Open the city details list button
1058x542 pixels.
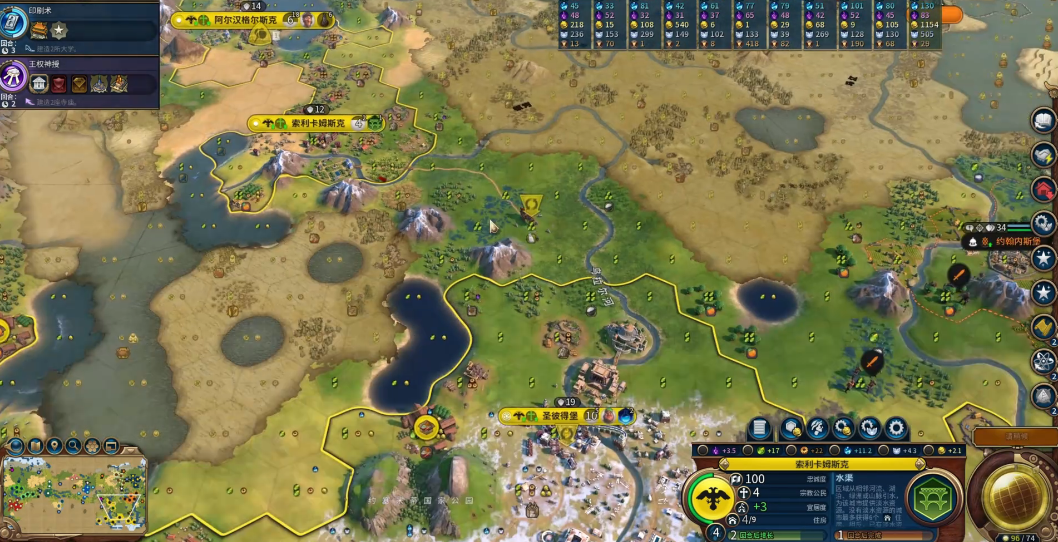tap(760, 428)
